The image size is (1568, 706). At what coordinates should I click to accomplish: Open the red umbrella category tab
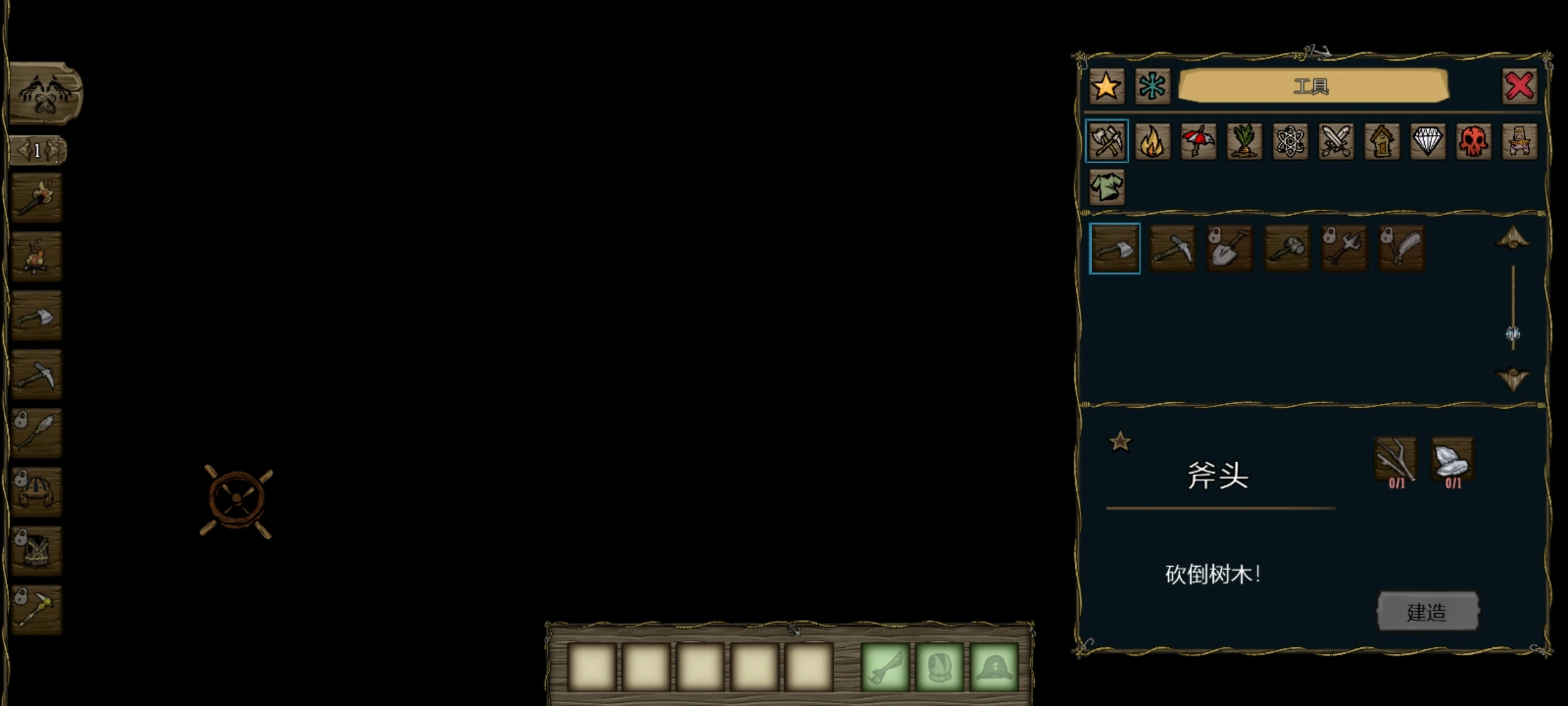click(x=1198, y=141)
